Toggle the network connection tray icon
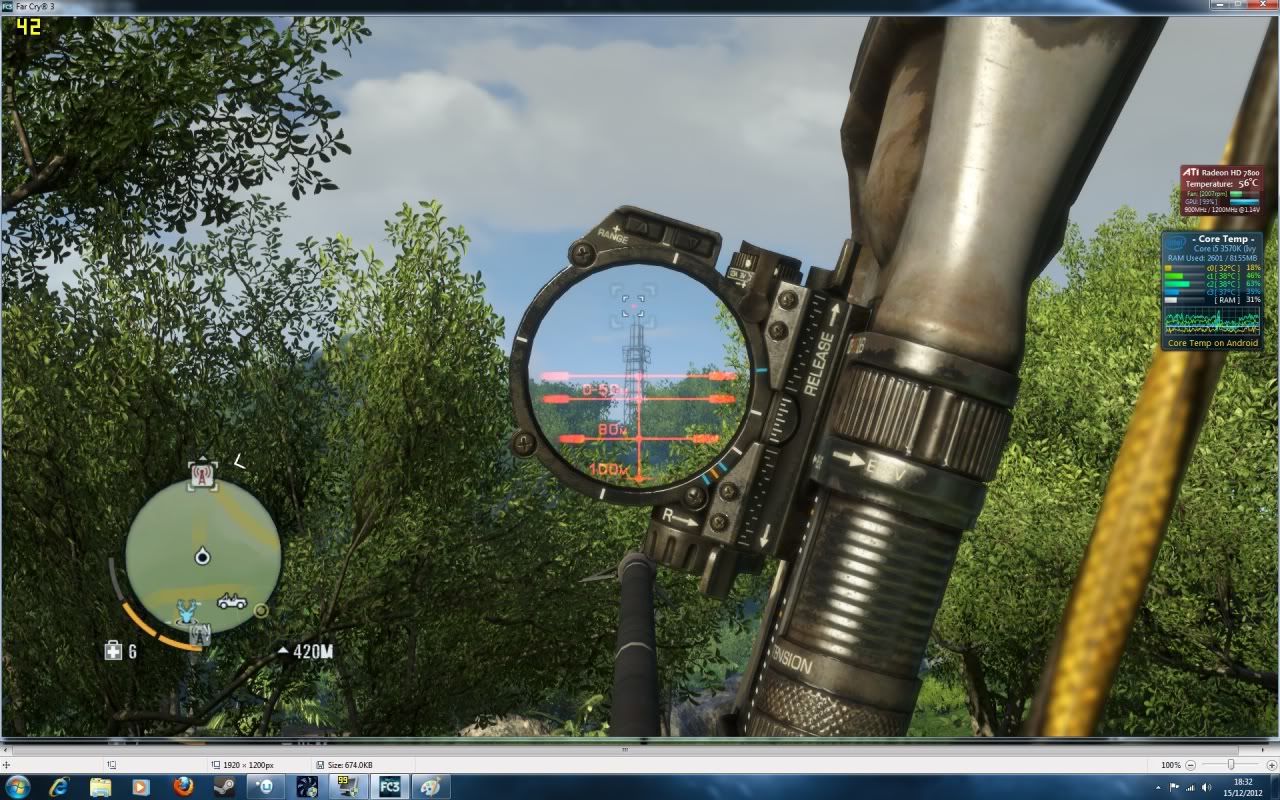Screen dimensions: 1280x800 coord(1190,787)
